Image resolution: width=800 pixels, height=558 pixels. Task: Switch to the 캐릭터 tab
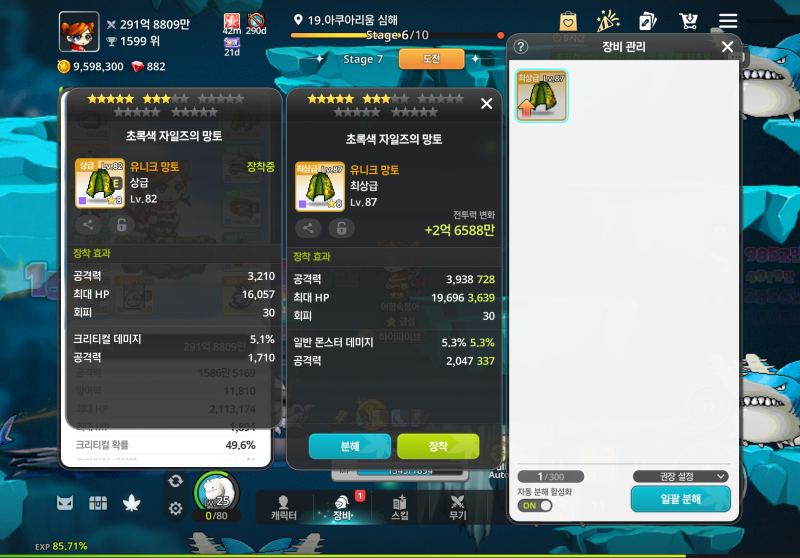tap(283, 507)
